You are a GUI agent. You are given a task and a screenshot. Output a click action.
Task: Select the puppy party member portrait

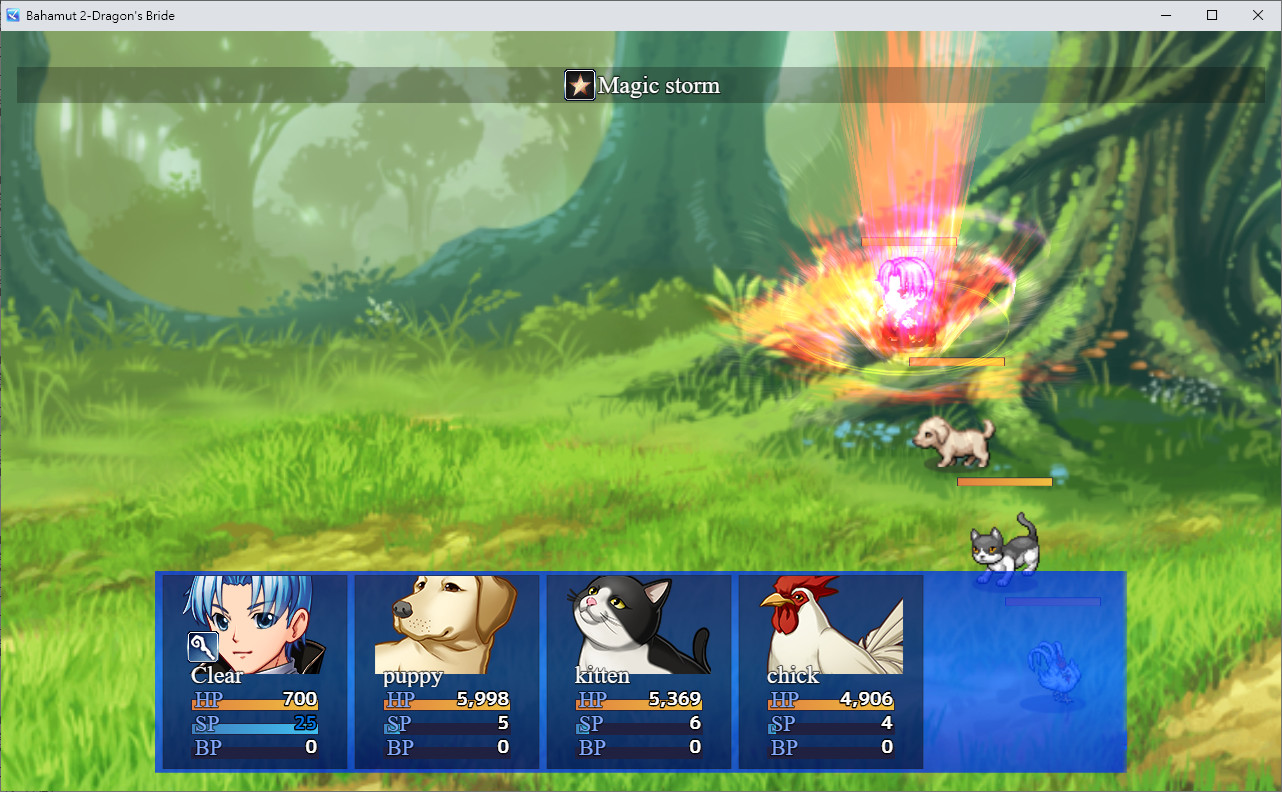tap(445, 620)
